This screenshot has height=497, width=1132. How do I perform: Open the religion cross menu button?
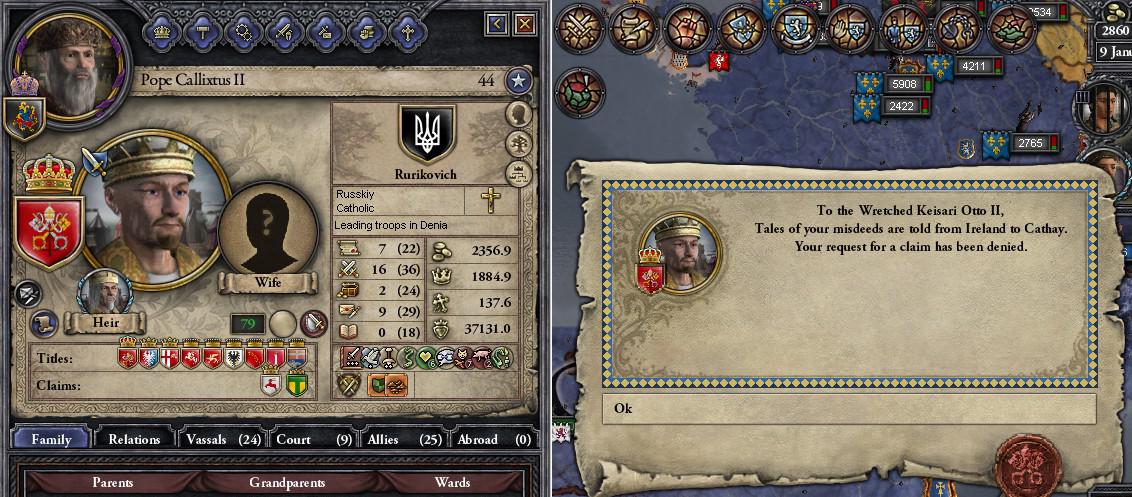point(407,30)
